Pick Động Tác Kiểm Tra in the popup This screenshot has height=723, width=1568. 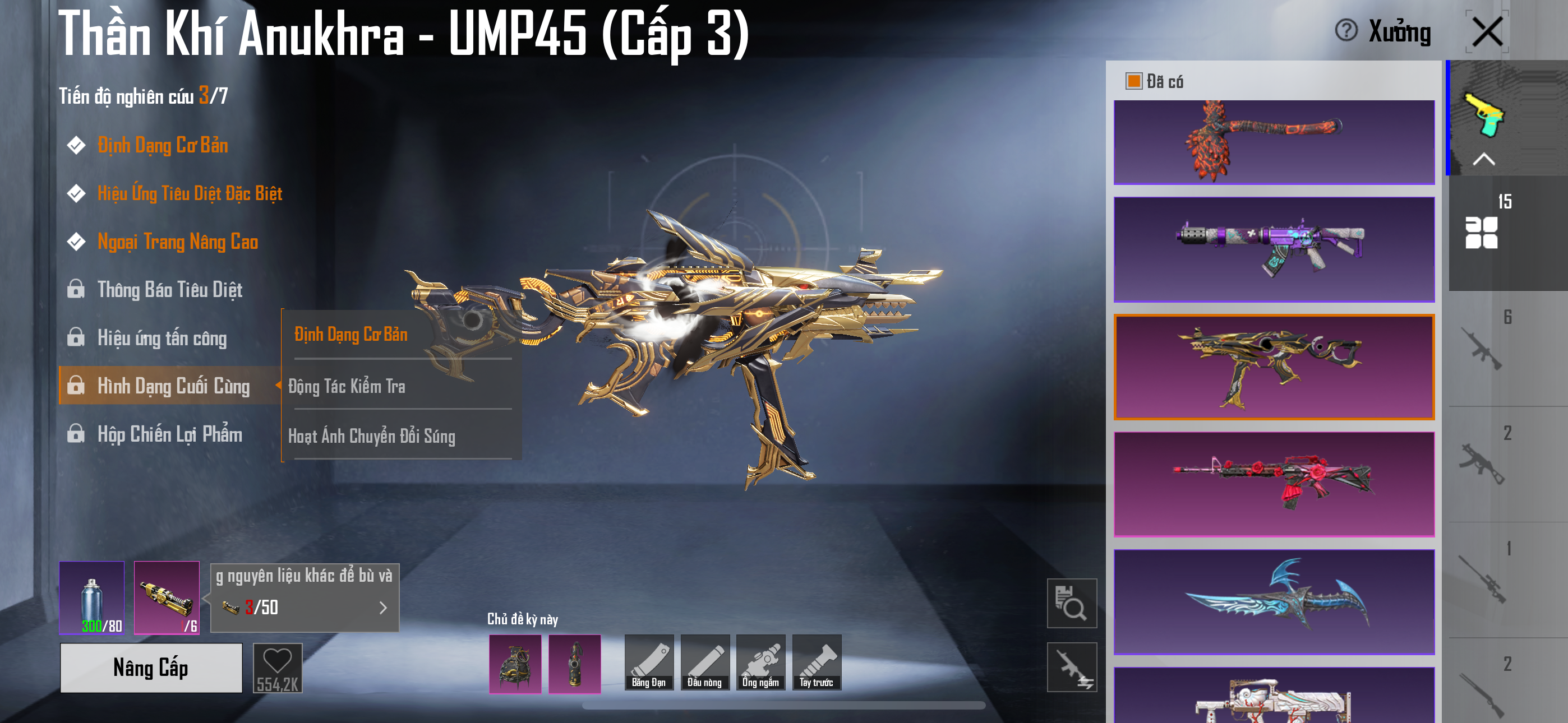coord(347,386)
